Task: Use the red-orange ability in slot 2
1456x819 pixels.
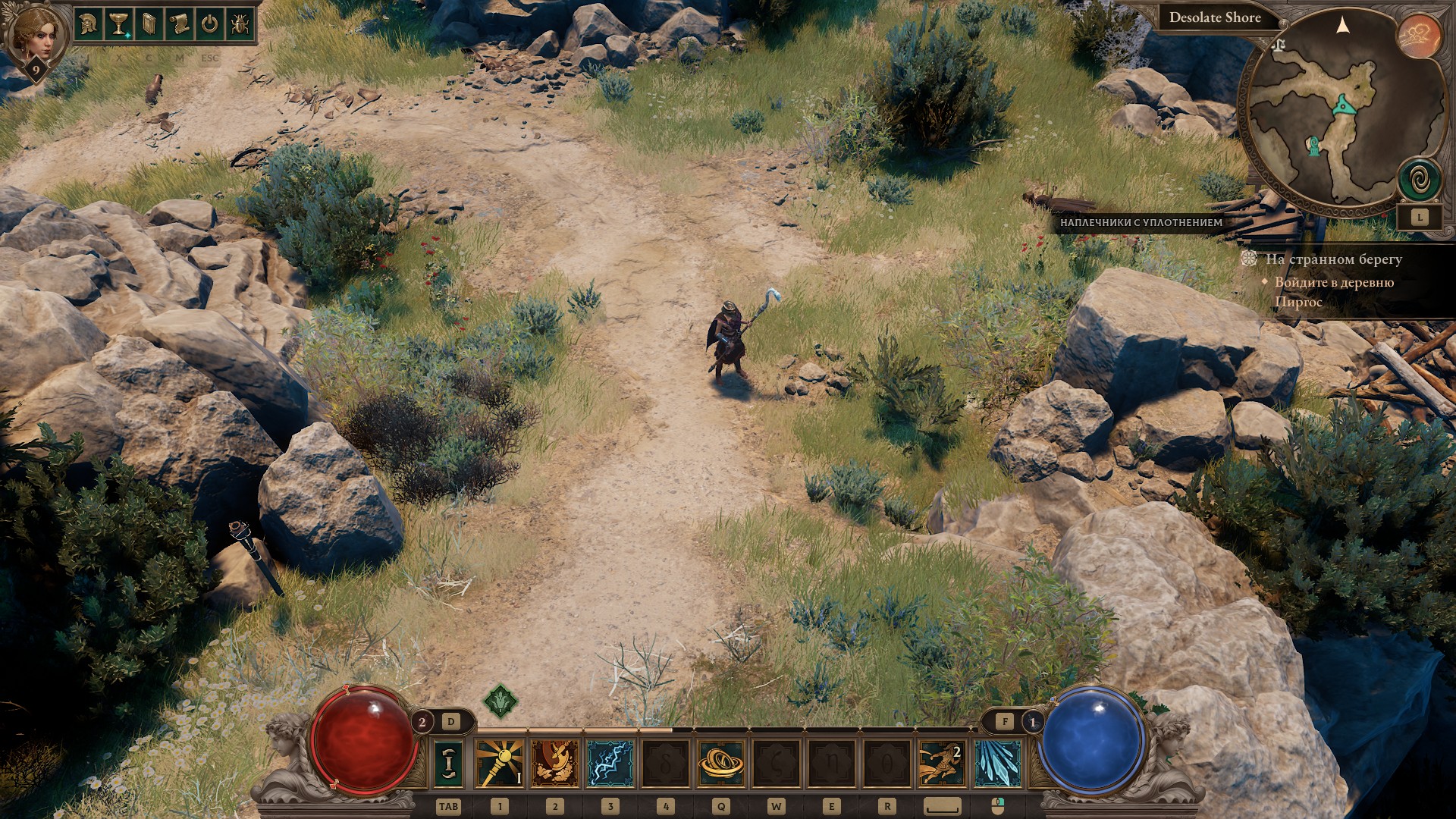Action: tap(555, 764)
